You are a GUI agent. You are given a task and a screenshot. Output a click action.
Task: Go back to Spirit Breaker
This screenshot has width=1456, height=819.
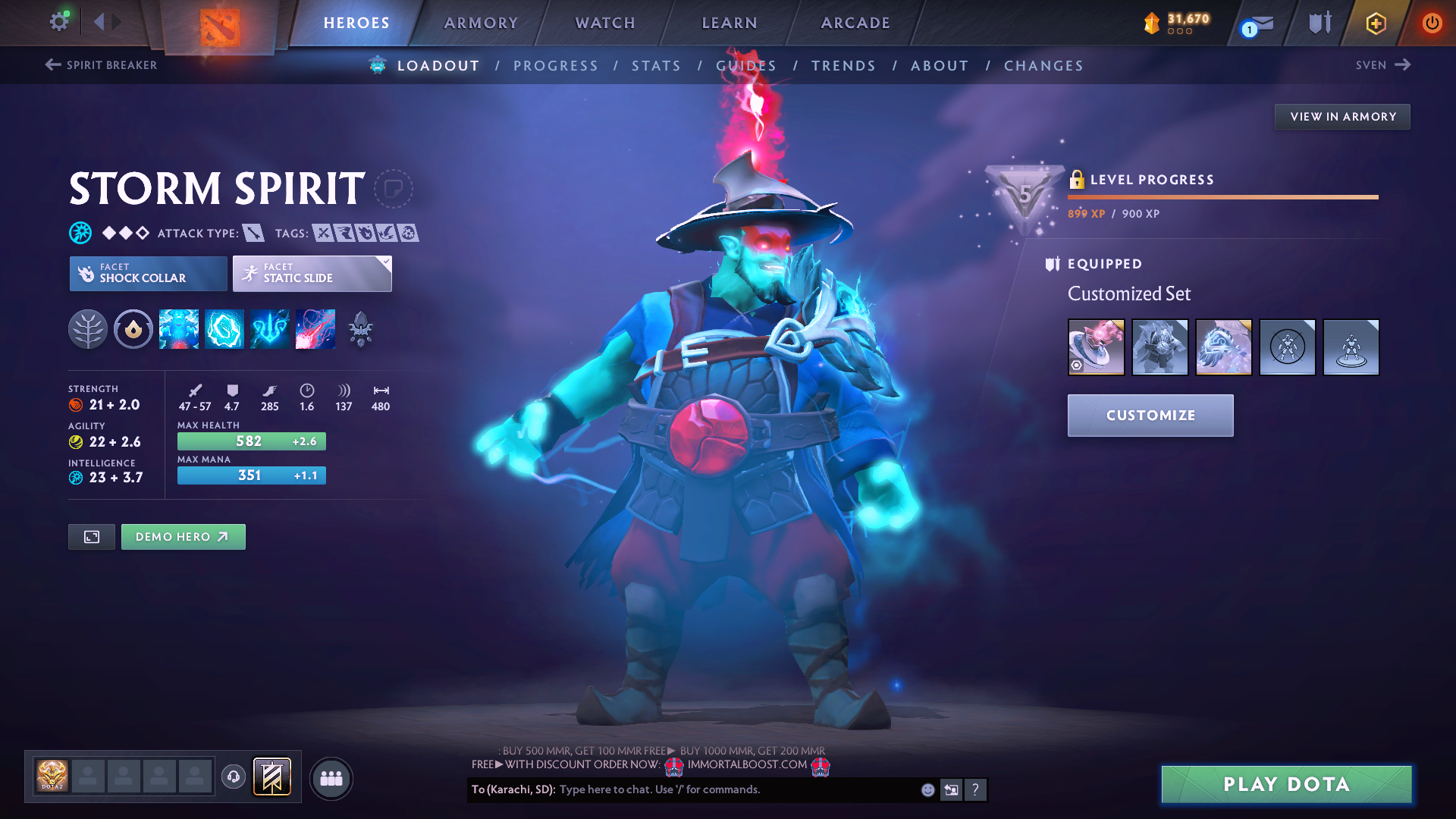102,65
